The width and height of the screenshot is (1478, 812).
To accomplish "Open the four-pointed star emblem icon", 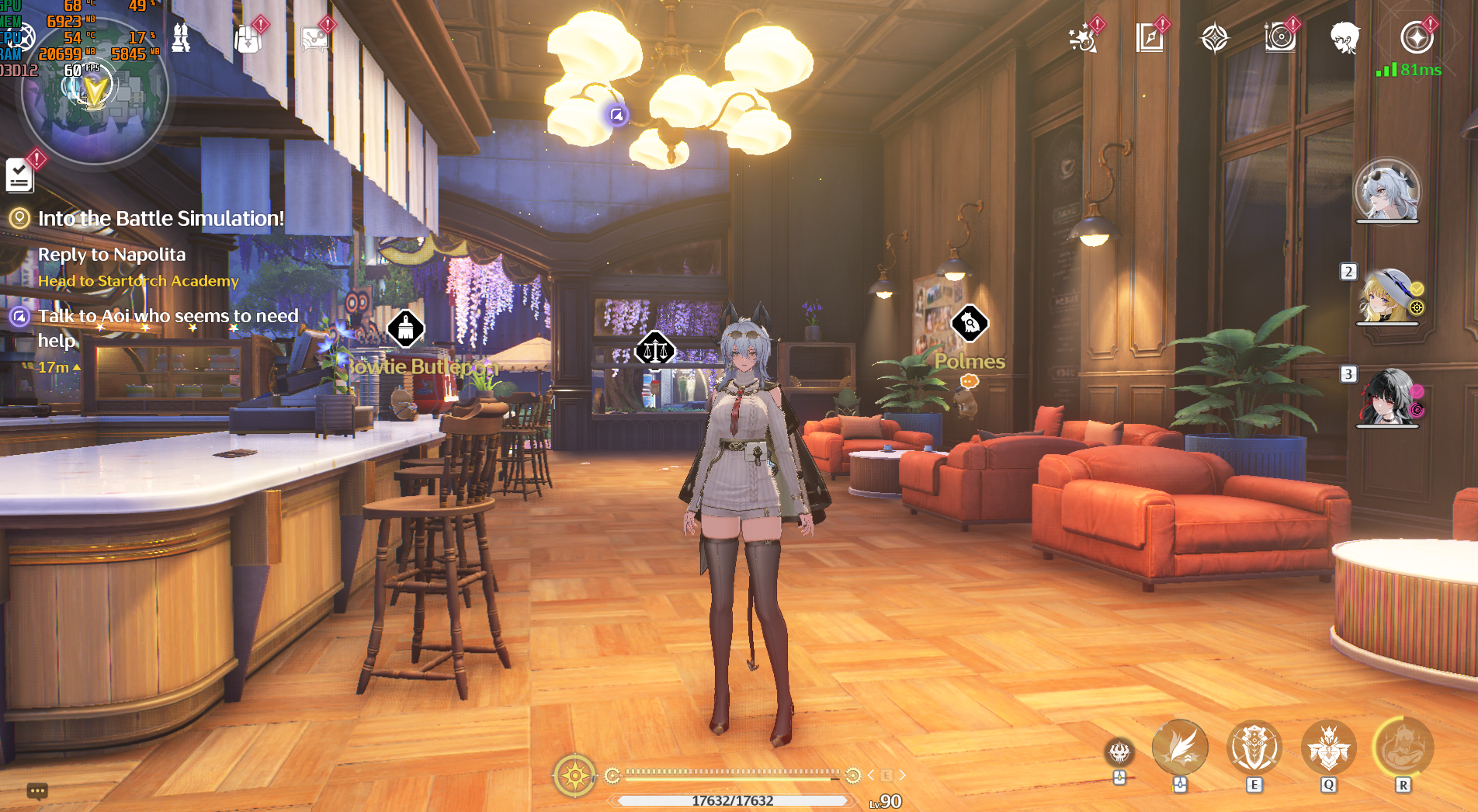I will coord(1215,37).
